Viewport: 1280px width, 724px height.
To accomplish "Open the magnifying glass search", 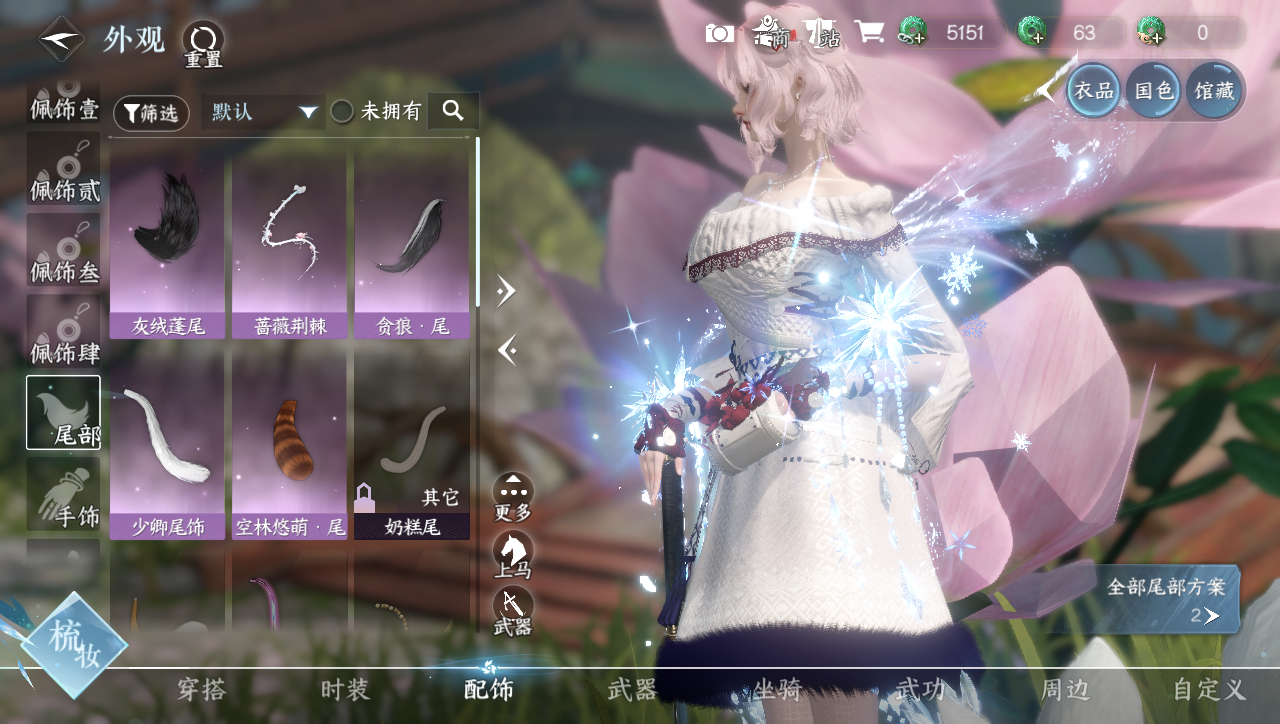I will tap(453, 111).
